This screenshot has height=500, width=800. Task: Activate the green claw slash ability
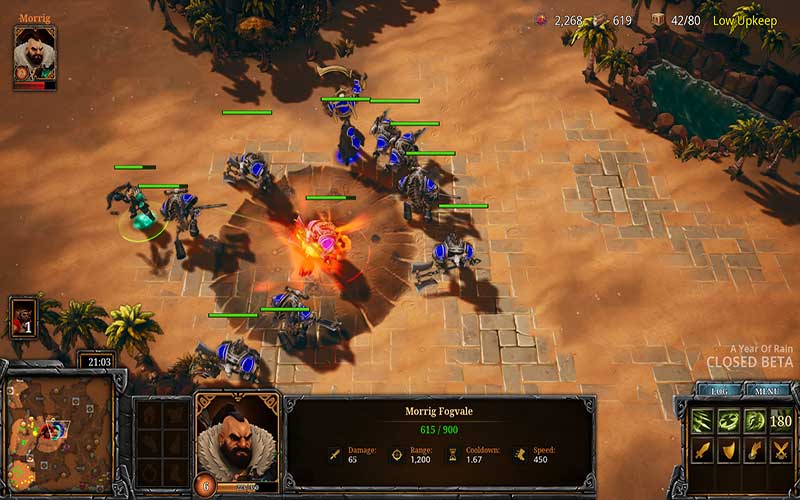[702, 420]
